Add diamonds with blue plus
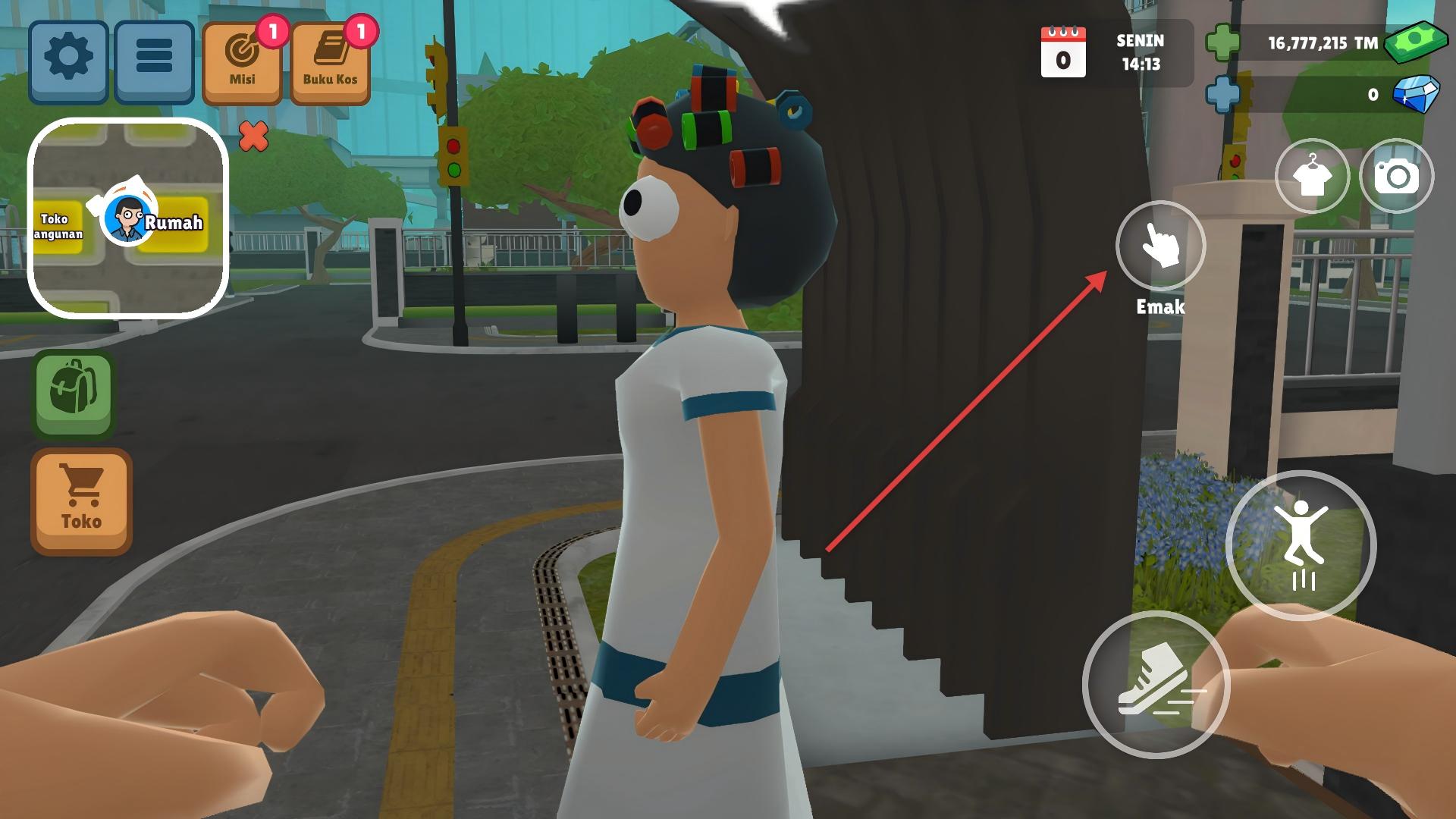This screenshot has height=819, width=1456. [x=1222, y=95]
